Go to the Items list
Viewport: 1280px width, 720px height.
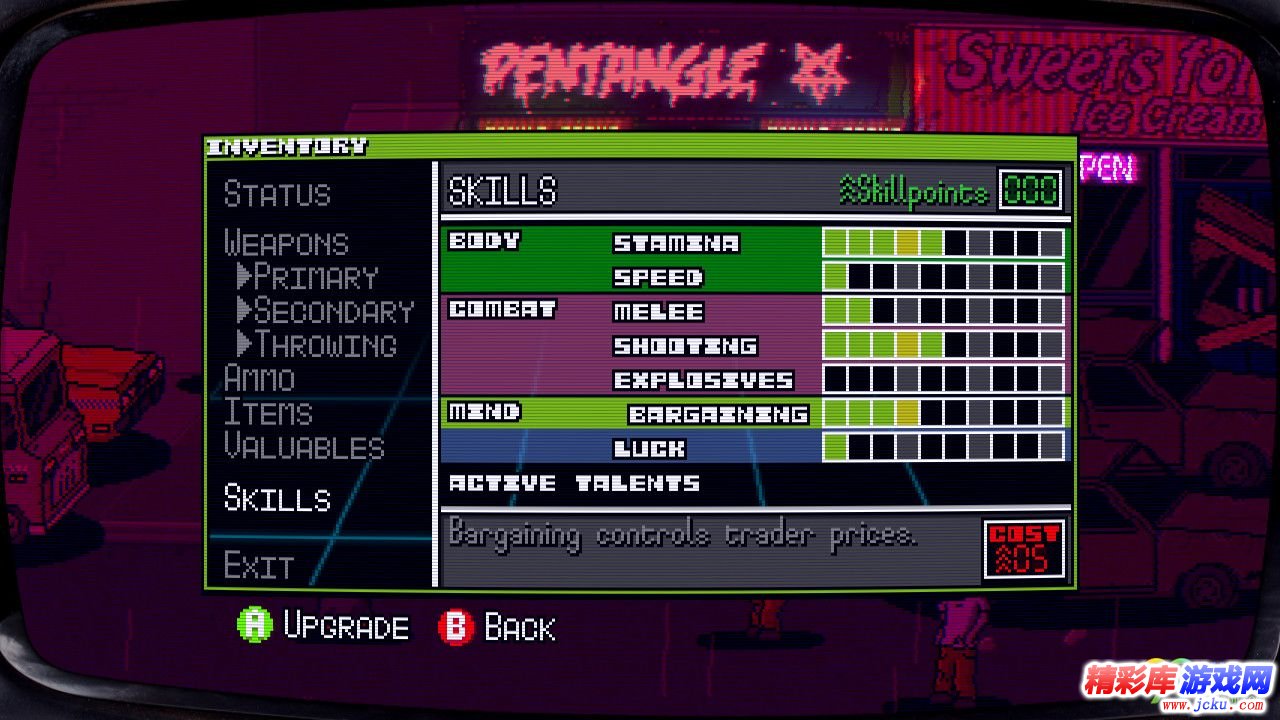coord(268,413)
